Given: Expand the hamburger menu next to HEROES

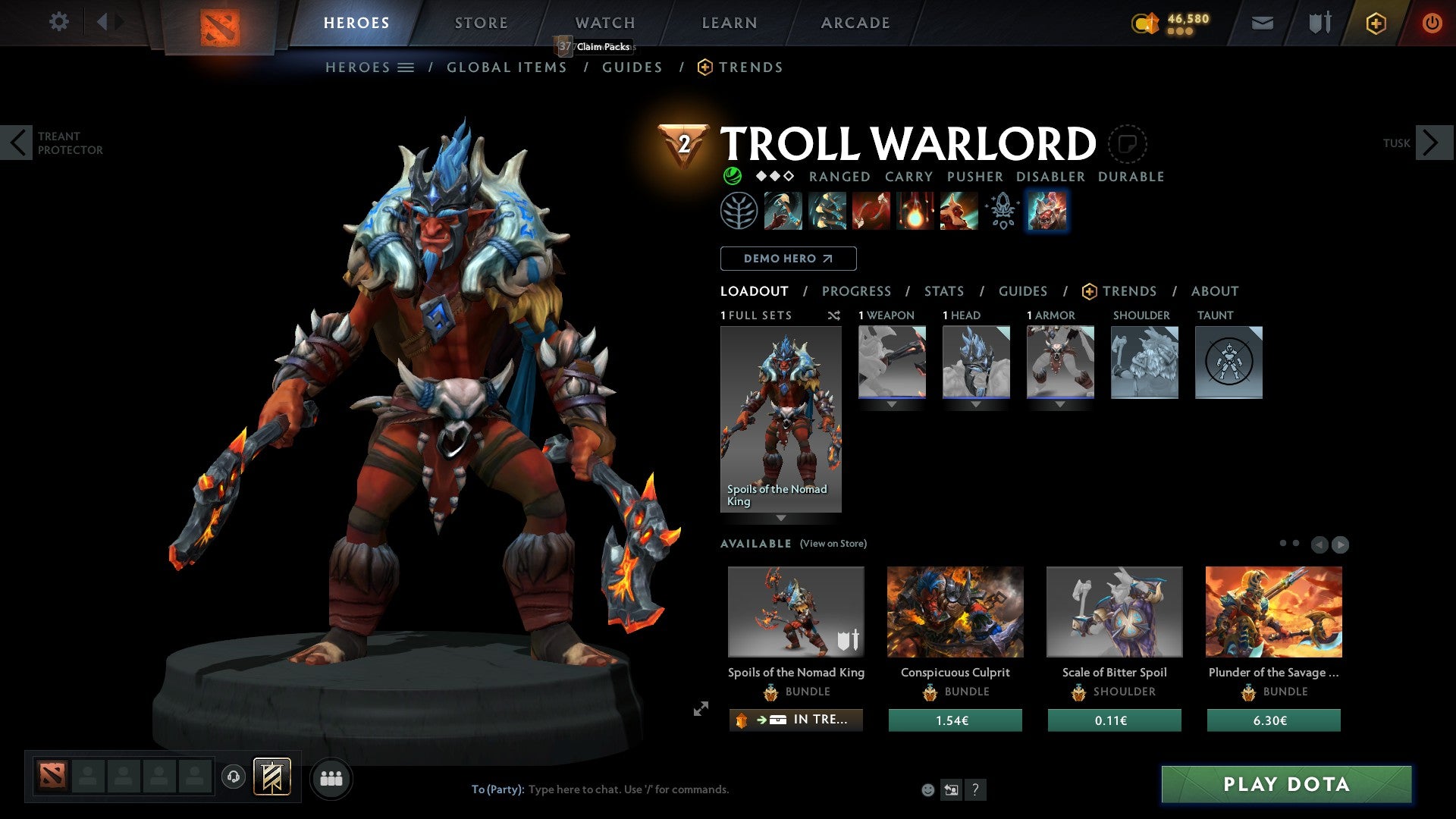Looking at the screenshot, I should (x=406, y=67).
